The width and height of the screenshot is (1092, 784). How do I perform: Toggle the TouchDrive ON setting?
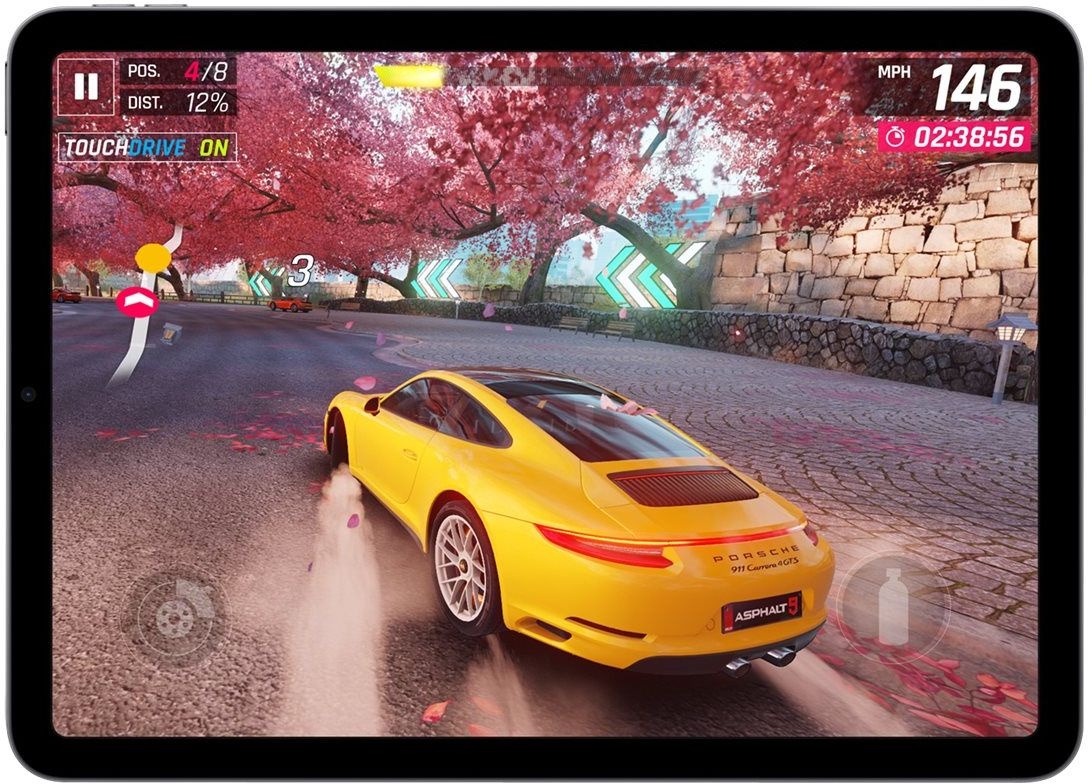pos(147,148)
